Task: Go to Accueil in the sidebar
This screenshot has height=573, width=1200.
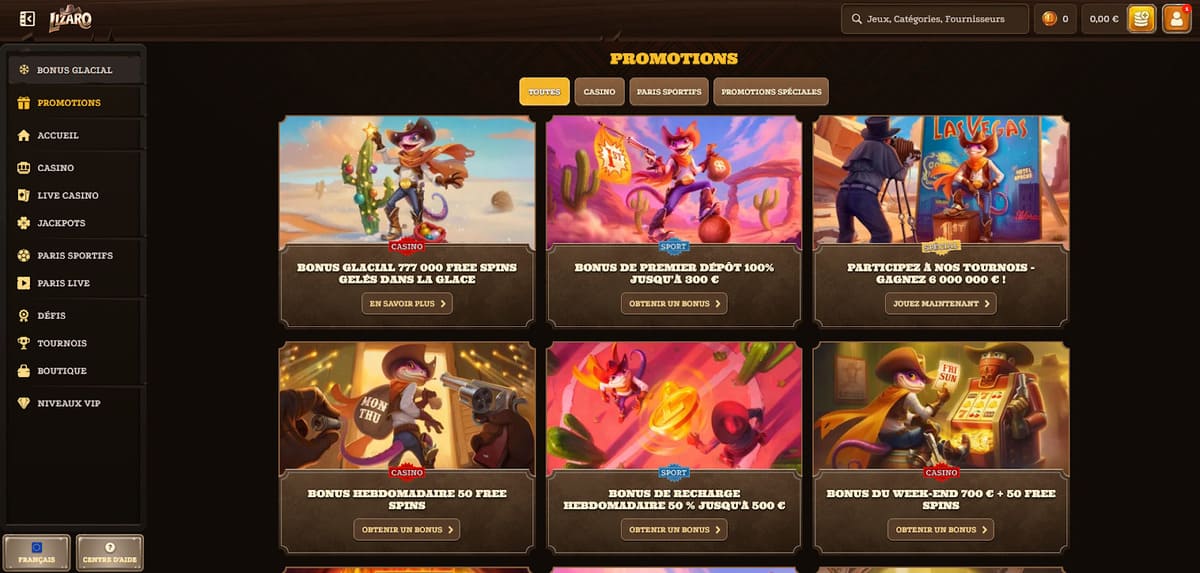Action: click(58, 135)
